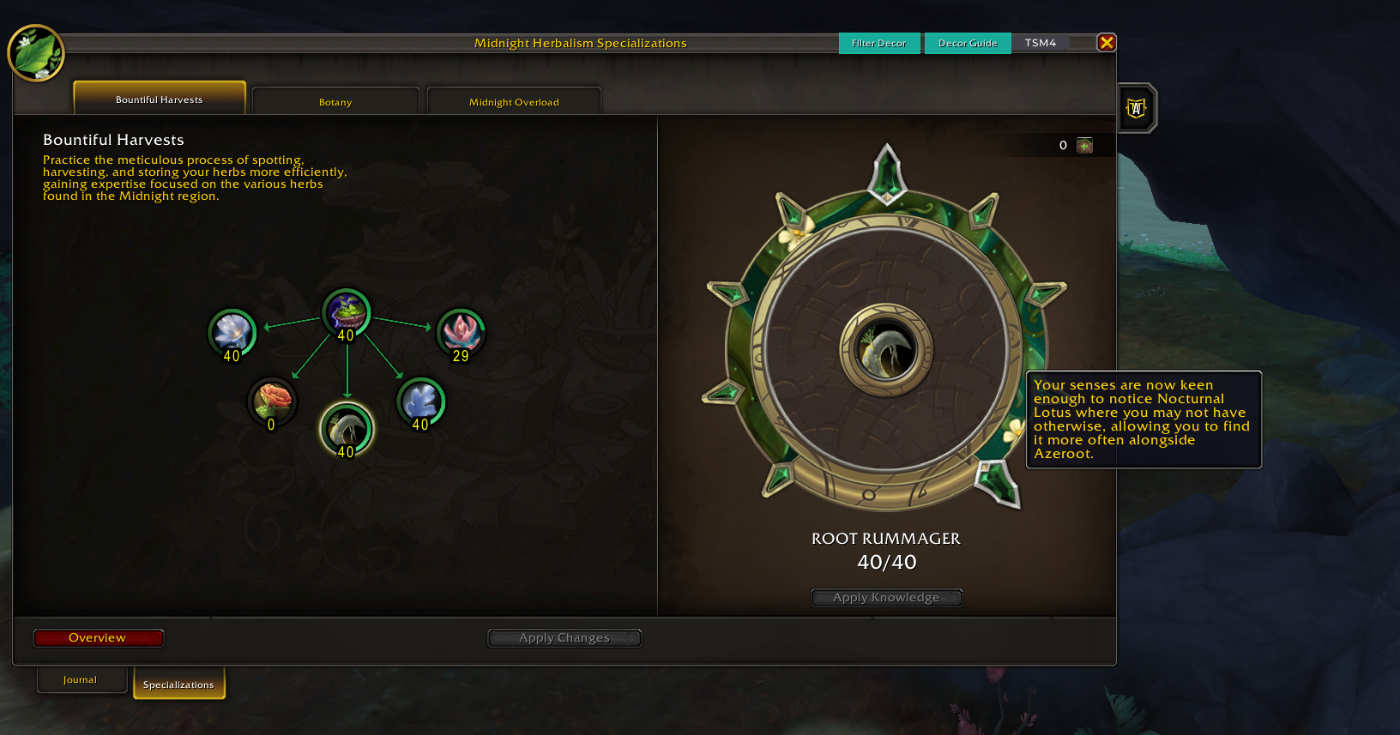Close the Herbalism Specializations window
Screen dimensions: 1400x735
(x=1106, y=42)
